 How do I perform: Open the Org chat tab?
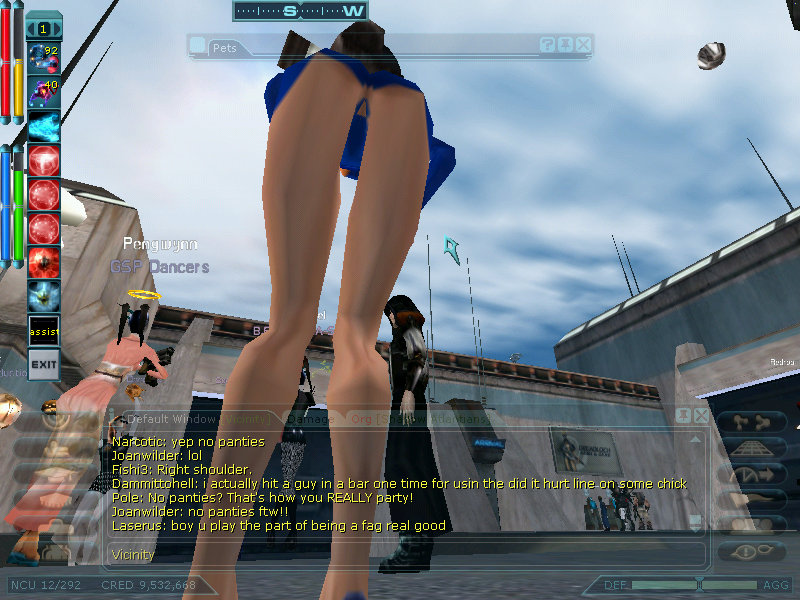pyautogui.click(x=362, y=419)
